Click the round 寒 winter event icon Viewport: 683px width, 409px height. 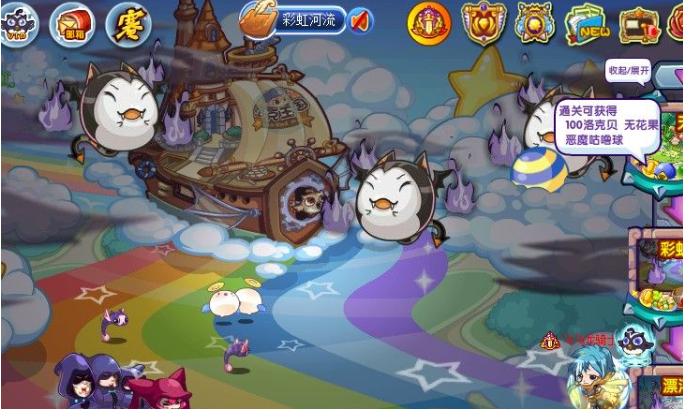127,20
